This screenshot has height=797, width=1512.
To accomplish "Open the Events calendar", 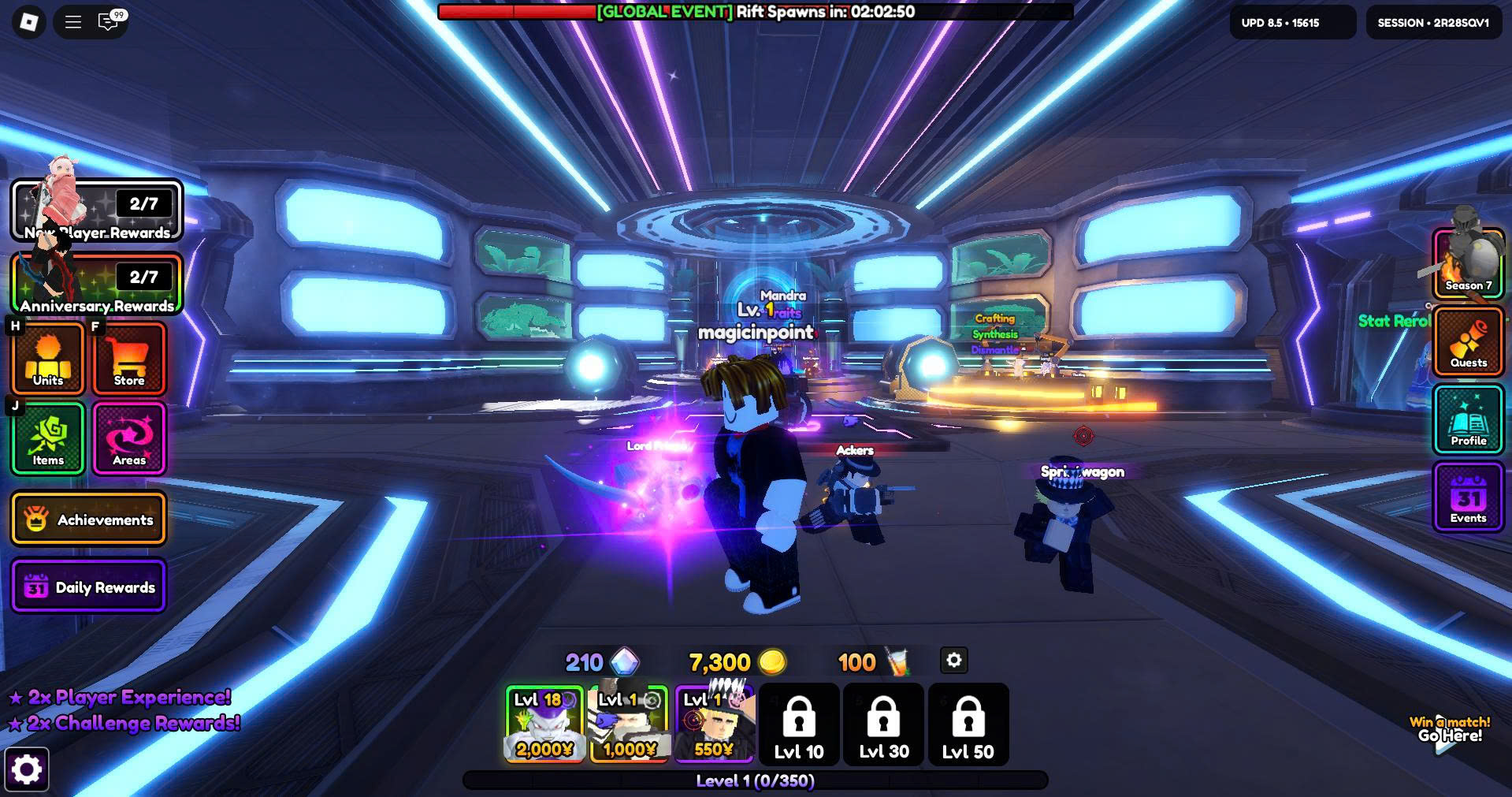I will 1468,497.
